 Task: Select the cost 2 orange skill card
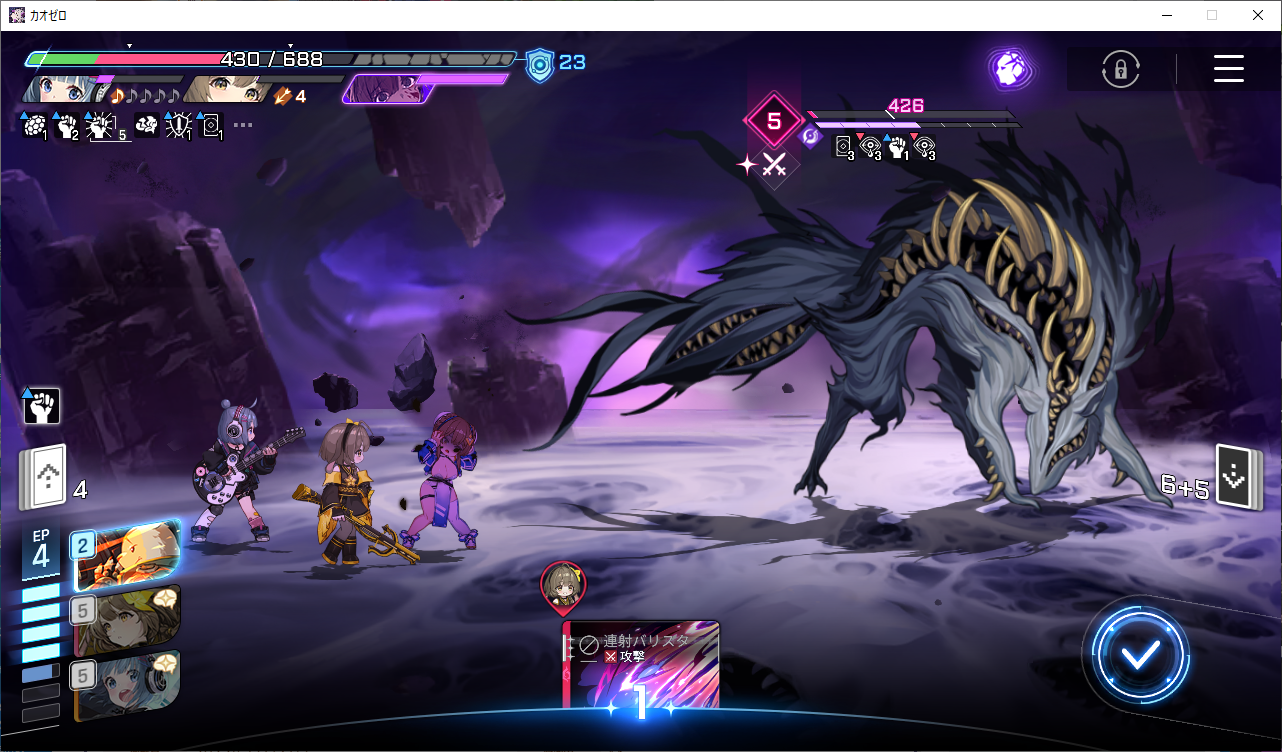[x=127, y=553]
